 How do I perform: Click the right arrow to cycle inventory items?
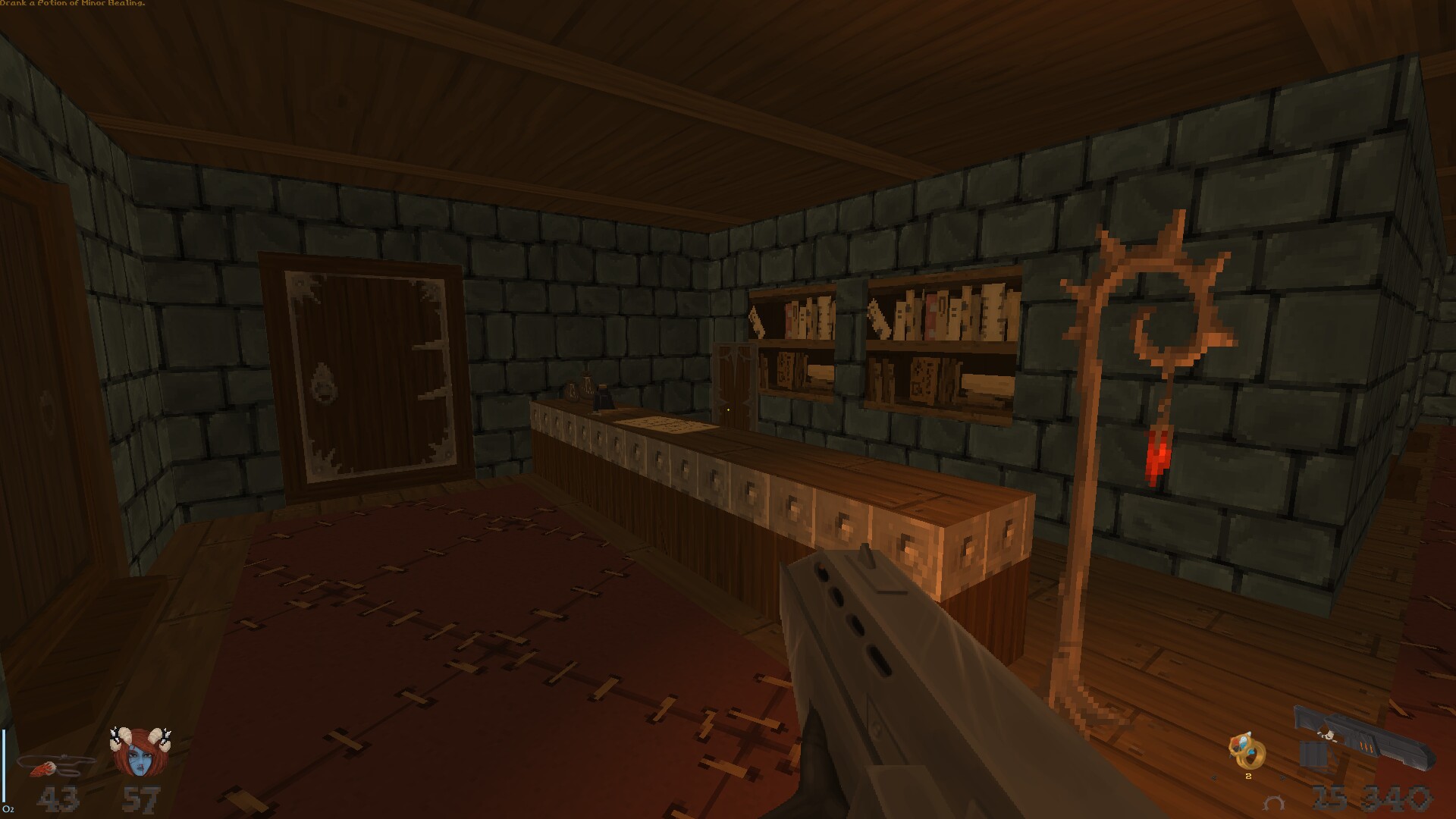point(1282,777)
